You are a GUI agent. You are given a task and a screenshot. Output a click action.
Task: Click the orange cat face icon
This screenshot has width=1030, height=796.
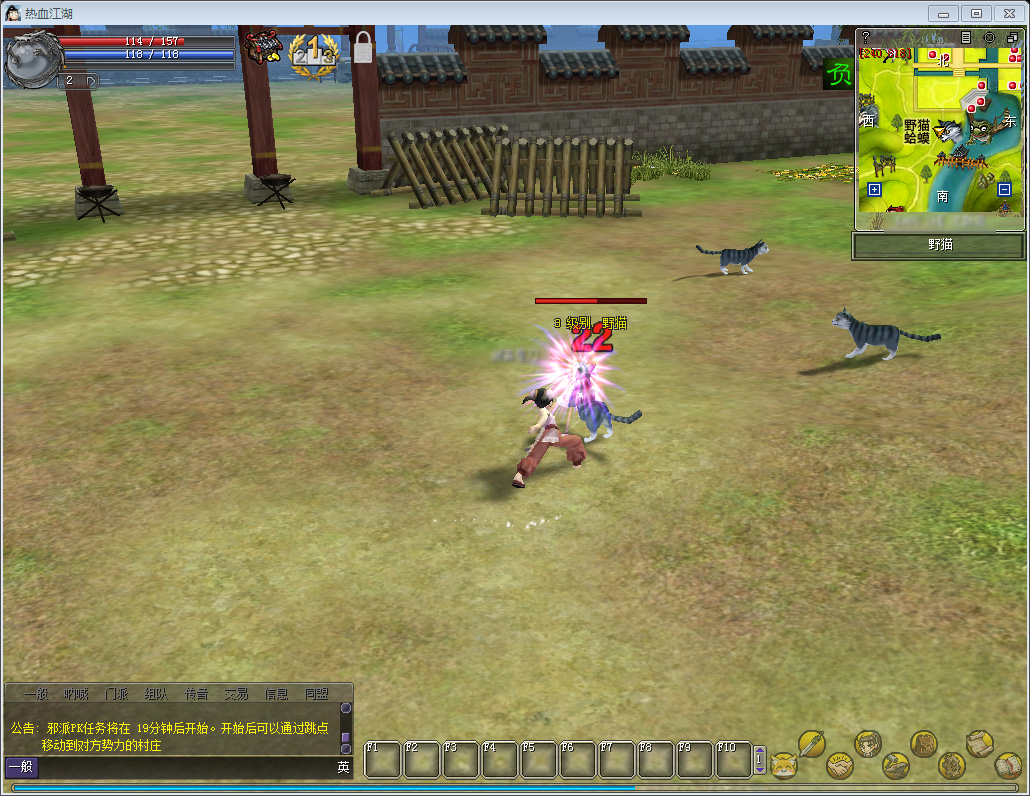point(783,766)
